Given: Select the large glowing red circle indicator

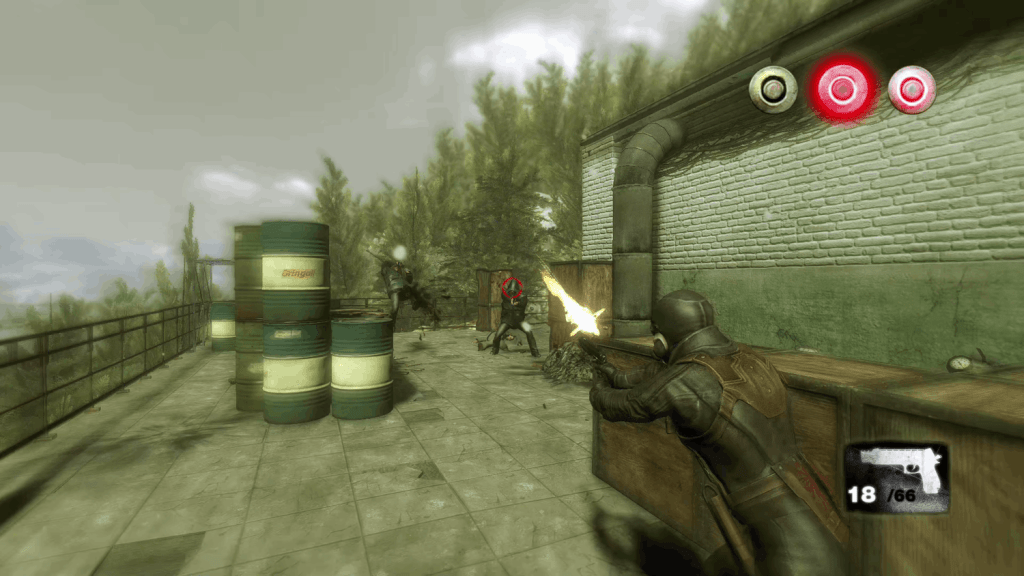Looking at the screenshot, I should coord(843,89).
